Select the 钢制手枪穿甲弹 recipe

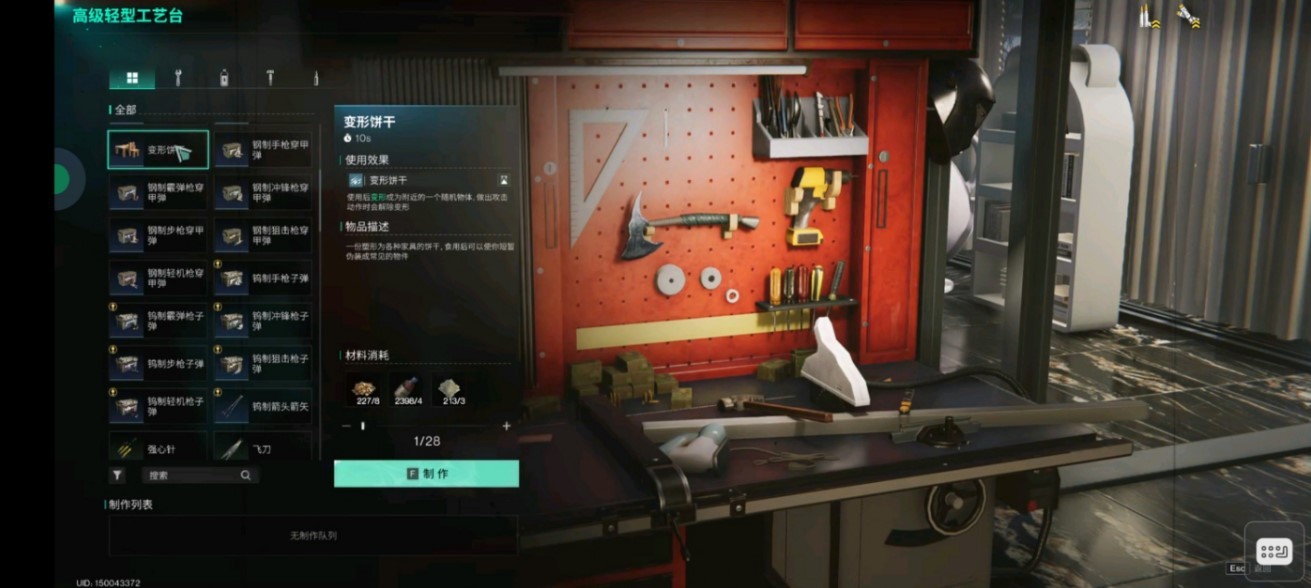coord(263,150)
